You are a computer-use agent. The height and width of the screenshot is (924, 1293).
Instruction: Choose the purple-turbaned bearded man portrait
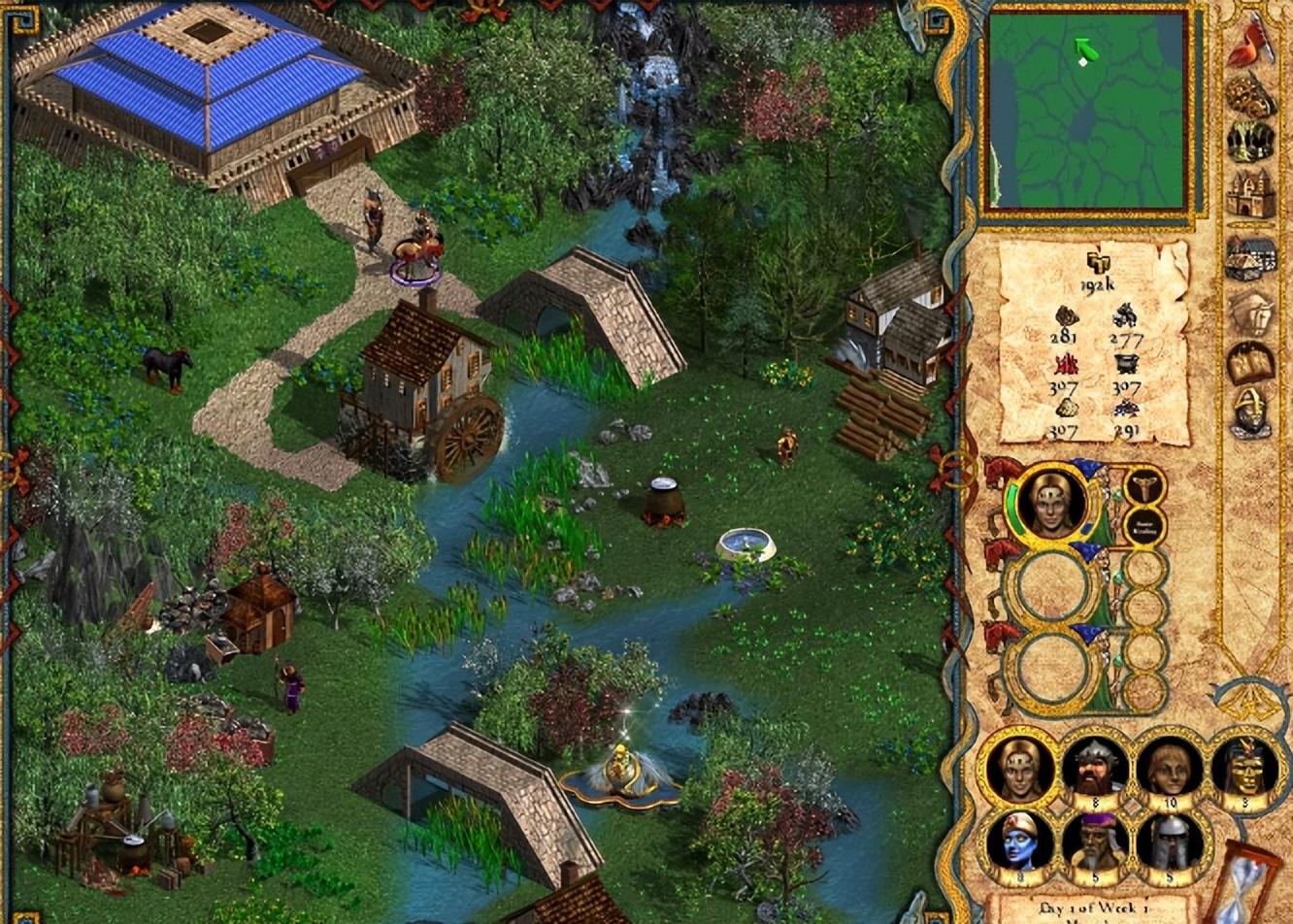tap(1094, 841)
